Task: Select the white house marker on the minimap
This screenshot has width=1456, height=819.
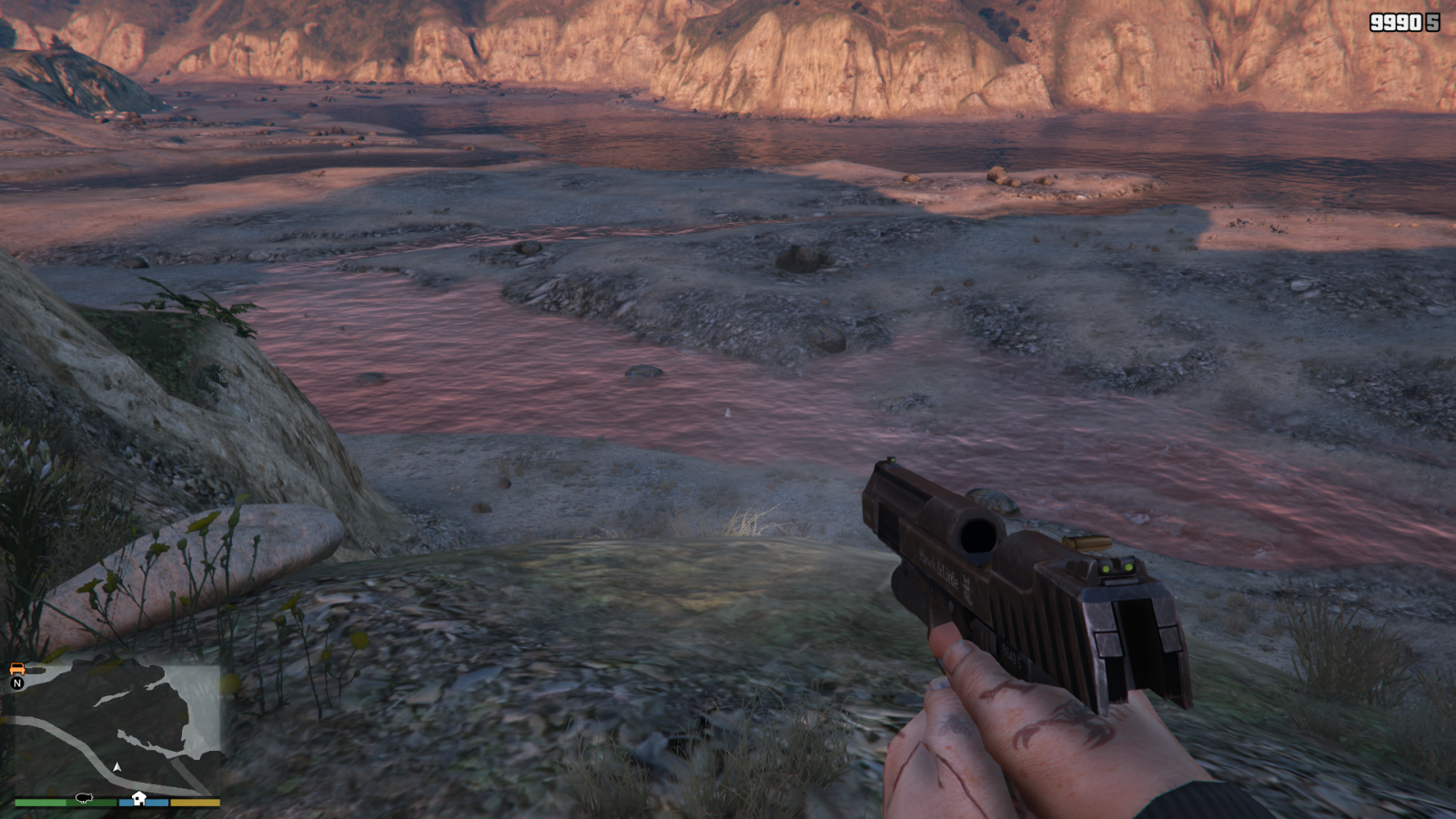Action: coord(138,798)
